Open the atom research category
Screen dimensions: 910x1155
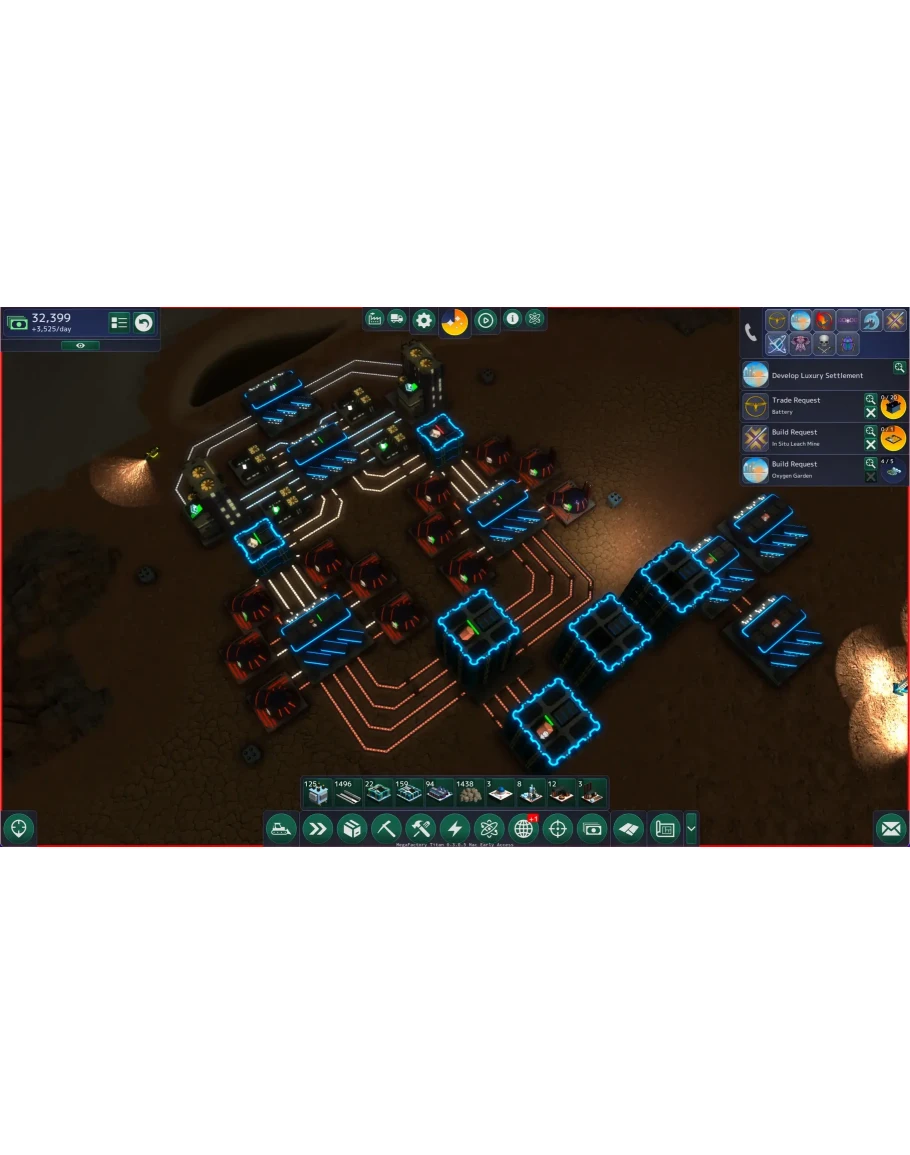point(488,828)
